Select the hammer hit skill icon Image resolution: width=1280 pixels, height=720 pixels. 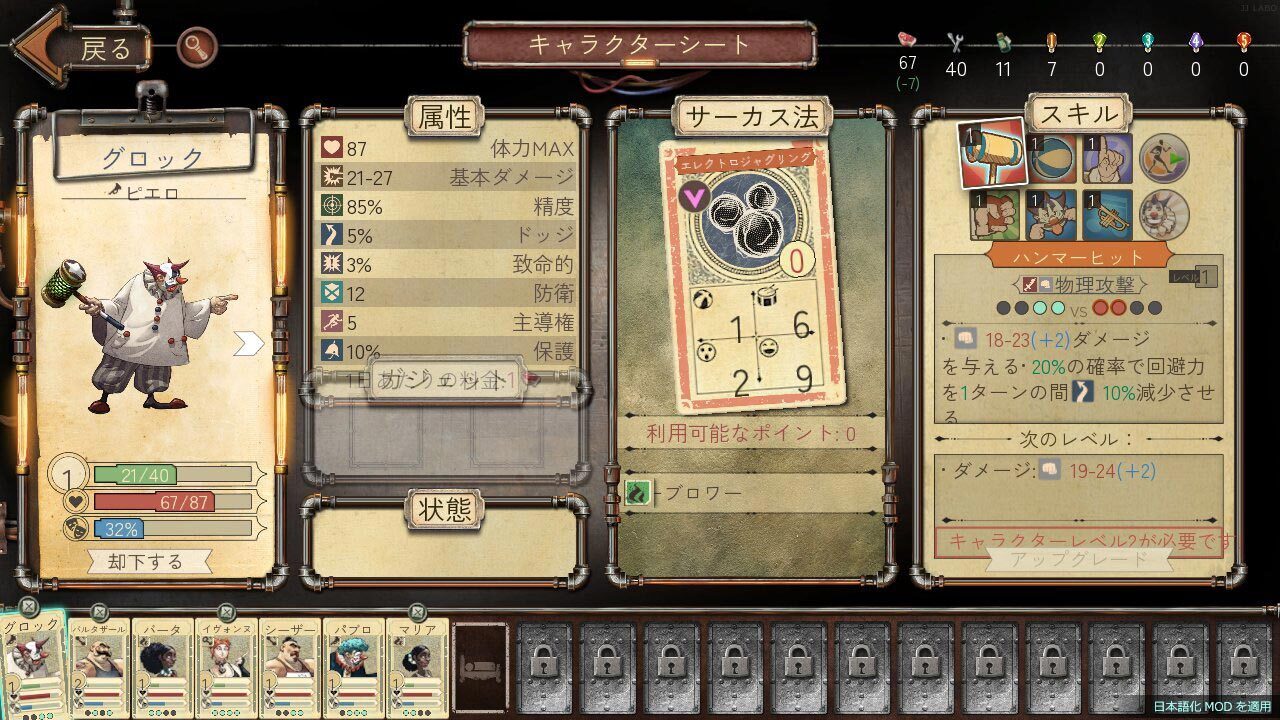991,155
